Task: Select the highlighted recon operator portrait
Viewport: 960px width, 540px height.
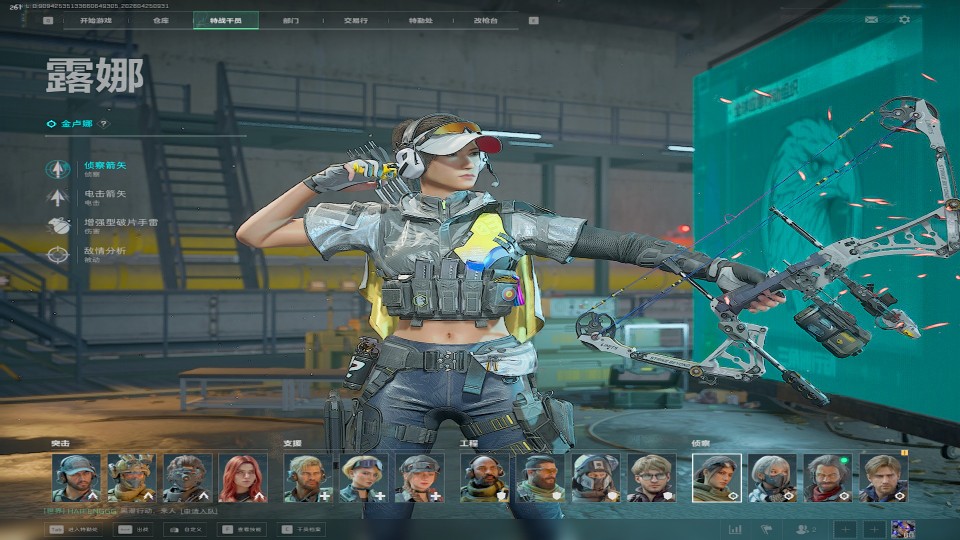Action: click(x=717, y=478)
